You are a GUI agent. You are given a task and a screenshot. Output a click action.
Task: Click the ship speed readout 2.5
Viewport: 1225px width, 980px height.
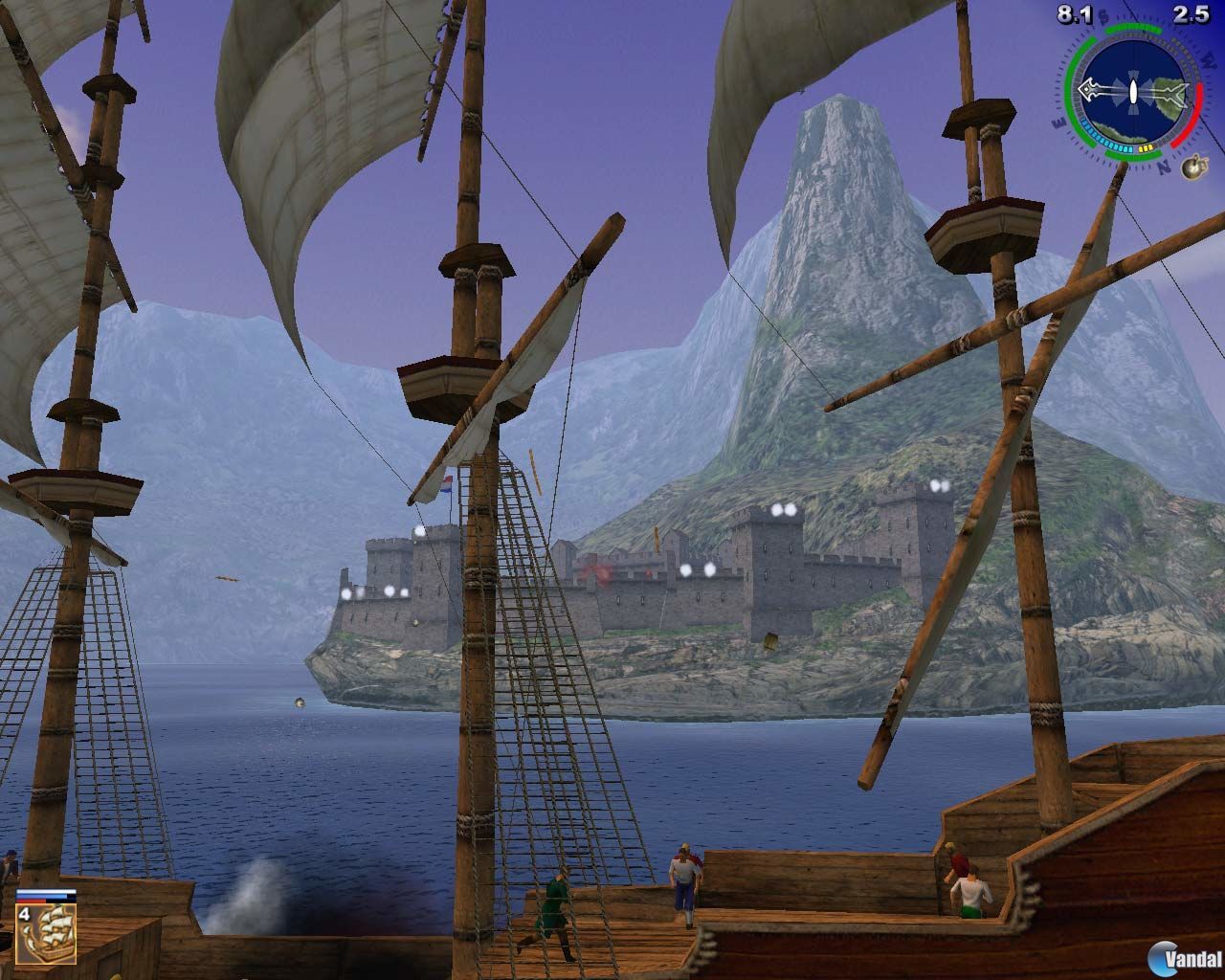tap(1190, 14)
